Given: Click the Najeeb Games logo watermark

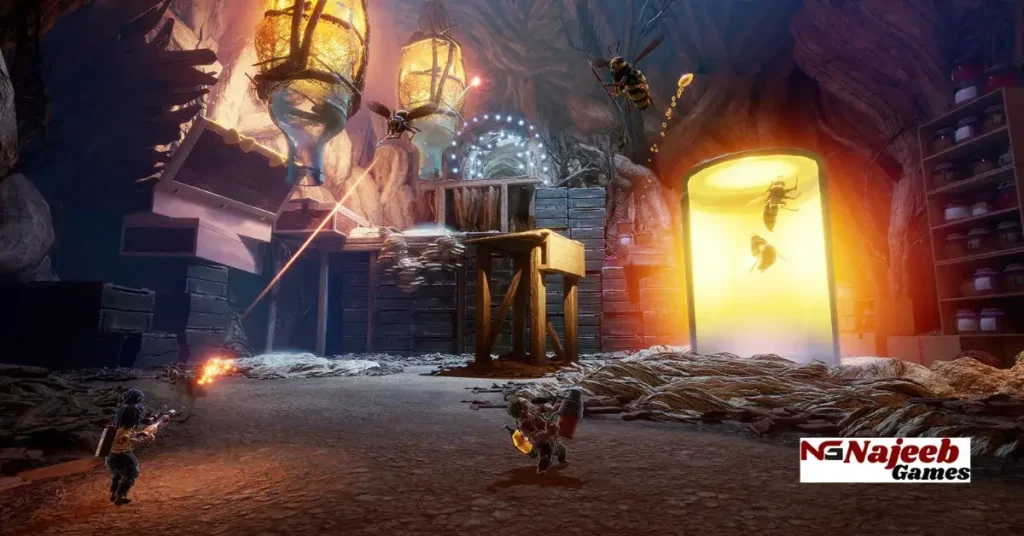Looking at the screenshot, I should pyautogui.click(x=884, y=459).
